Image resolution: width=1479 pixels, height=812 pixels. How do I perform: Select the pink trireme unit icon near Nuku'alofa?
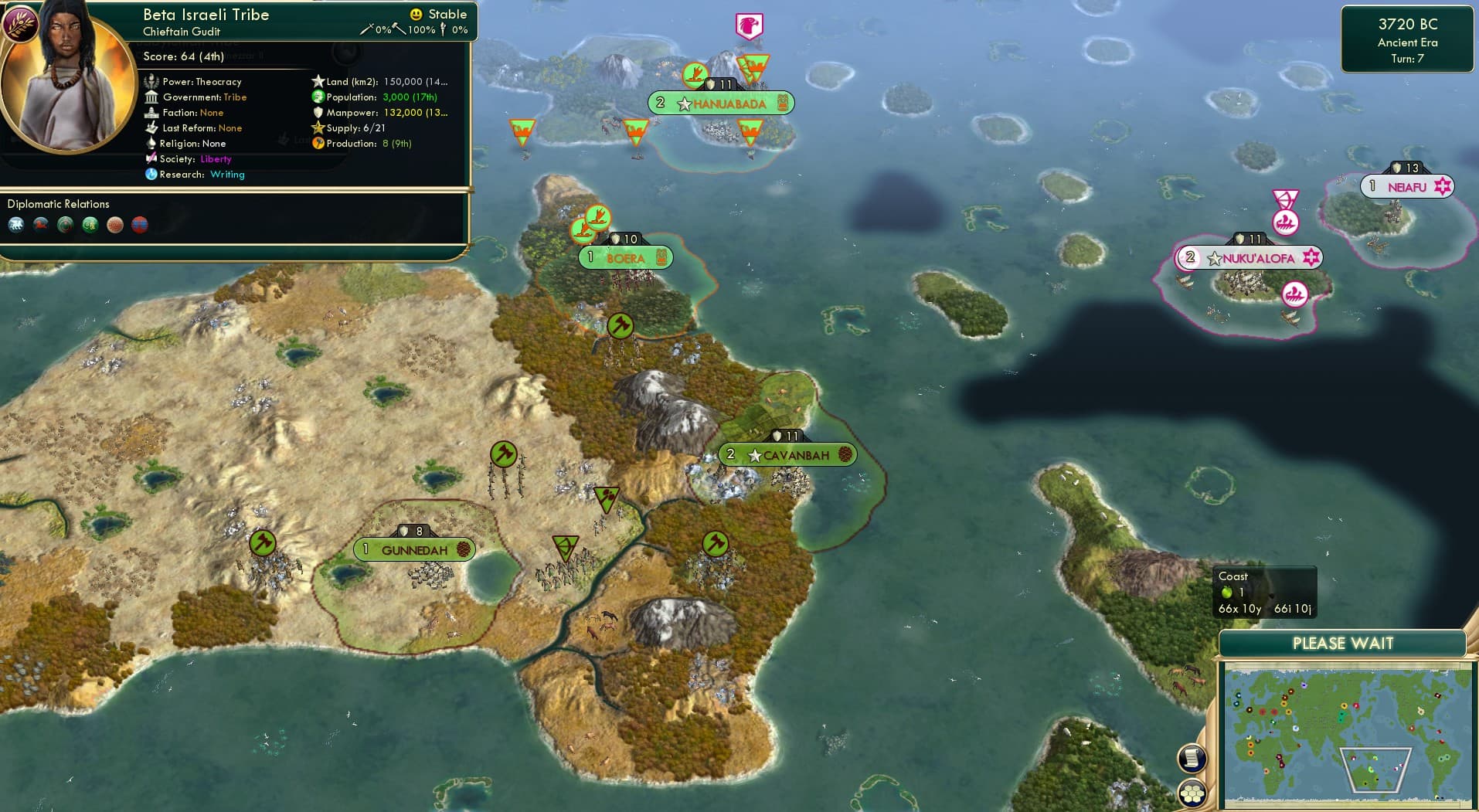[1295, 294]
